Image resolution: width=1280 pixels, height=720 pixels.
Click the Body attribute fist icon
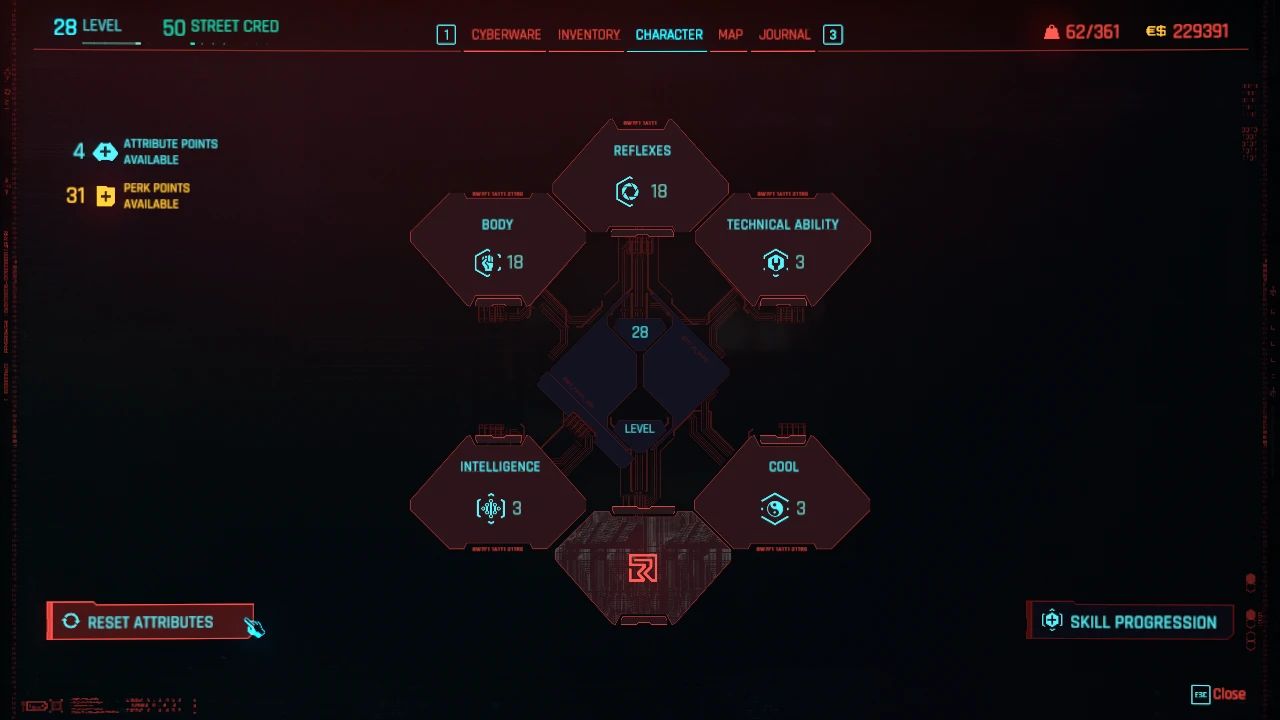(x=486, y=262)
